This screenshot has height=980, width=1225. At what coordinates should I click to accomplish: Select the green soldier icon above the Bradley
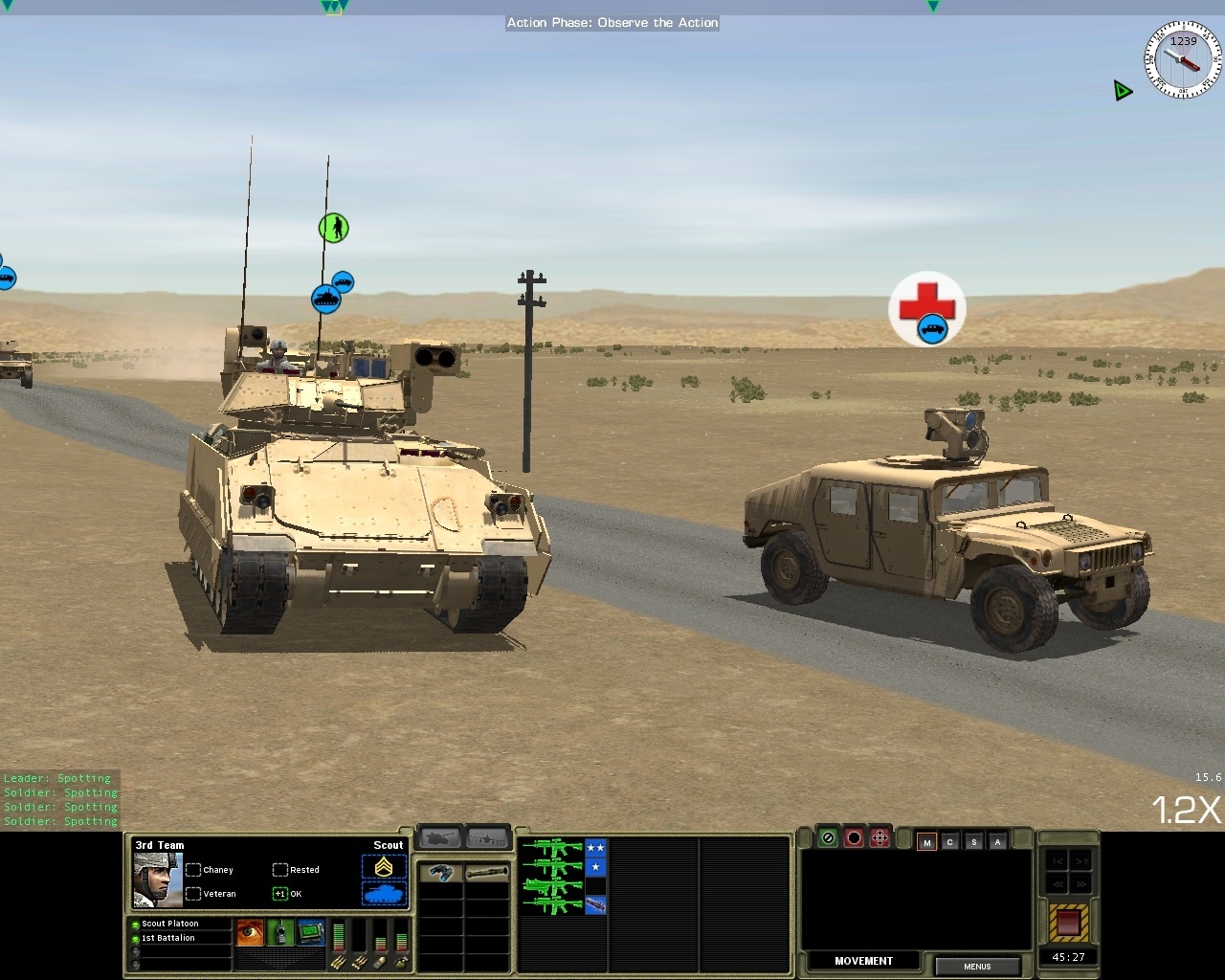[x=334, y=229]
